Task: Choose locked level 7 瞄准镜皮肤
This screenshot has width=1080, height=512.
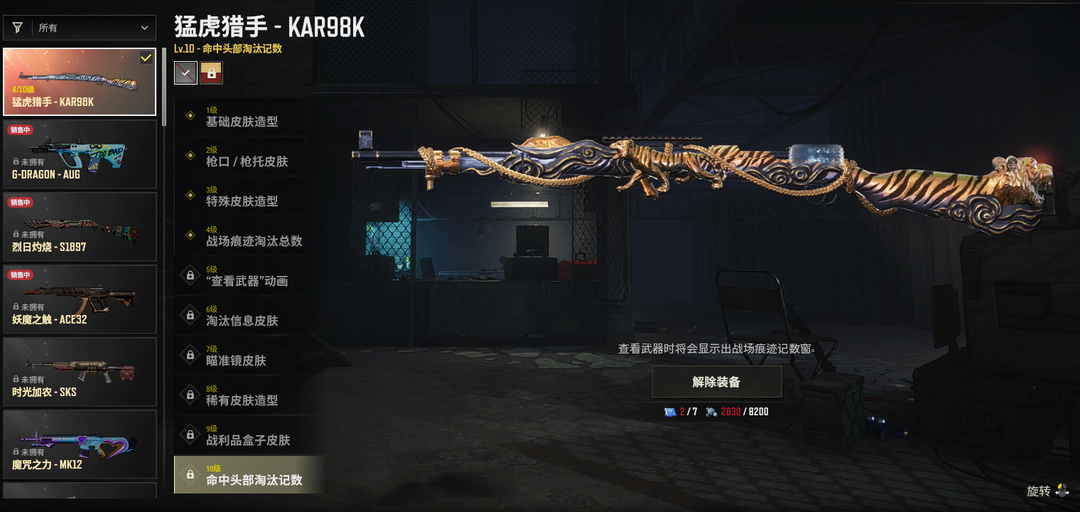Action: point(248,355)
